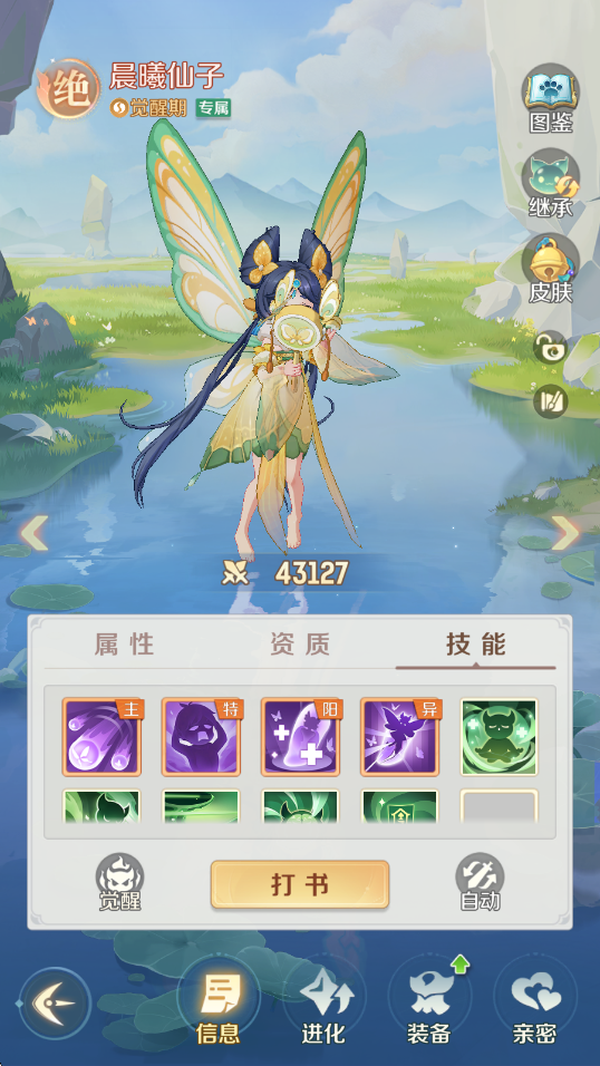Switch to the 资质 aptitude tab
The width and height of the screenshot is (600, 1066).
pos(300,645)
